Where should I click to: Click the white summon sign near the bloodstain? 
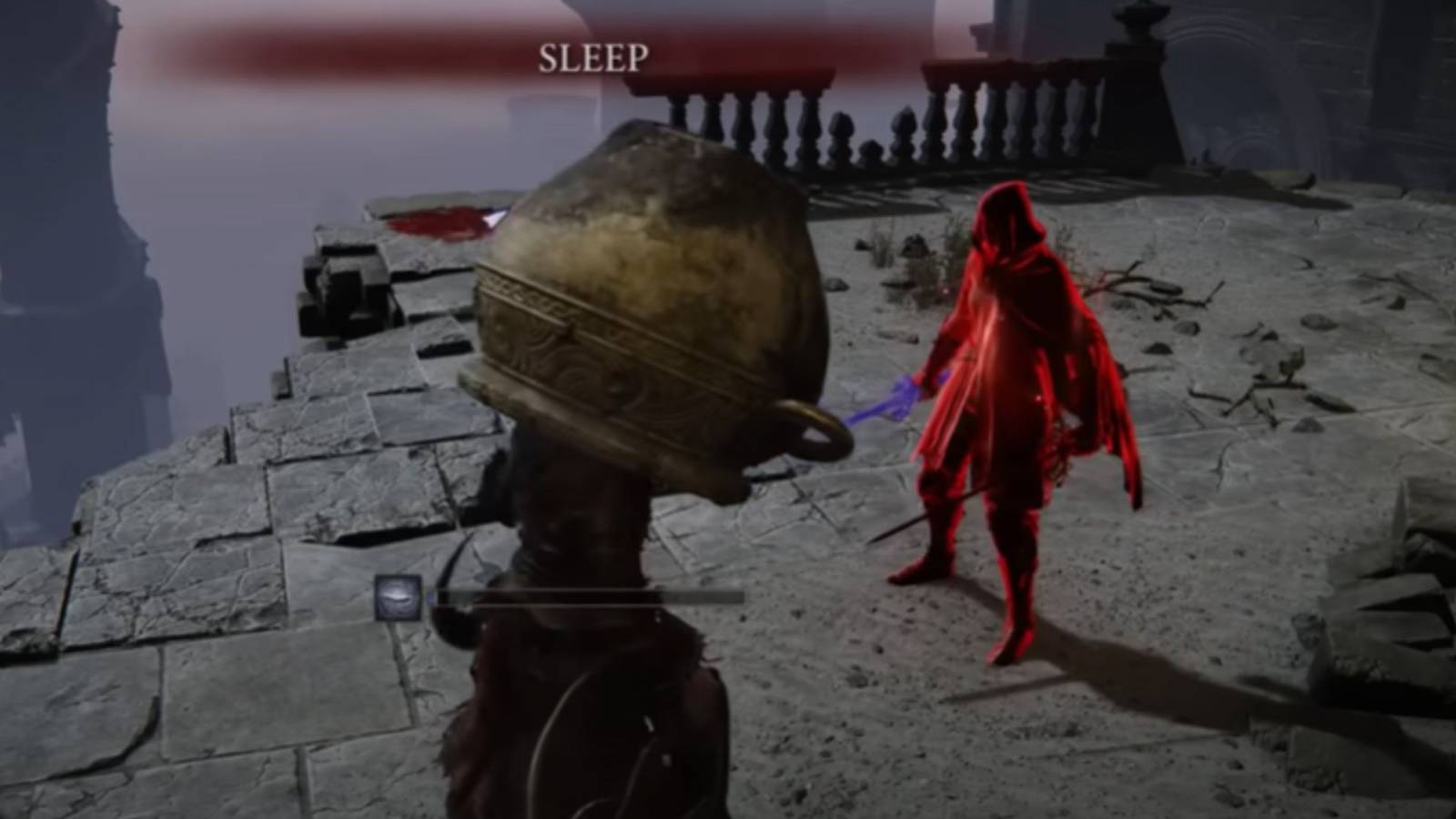point(496,218)
